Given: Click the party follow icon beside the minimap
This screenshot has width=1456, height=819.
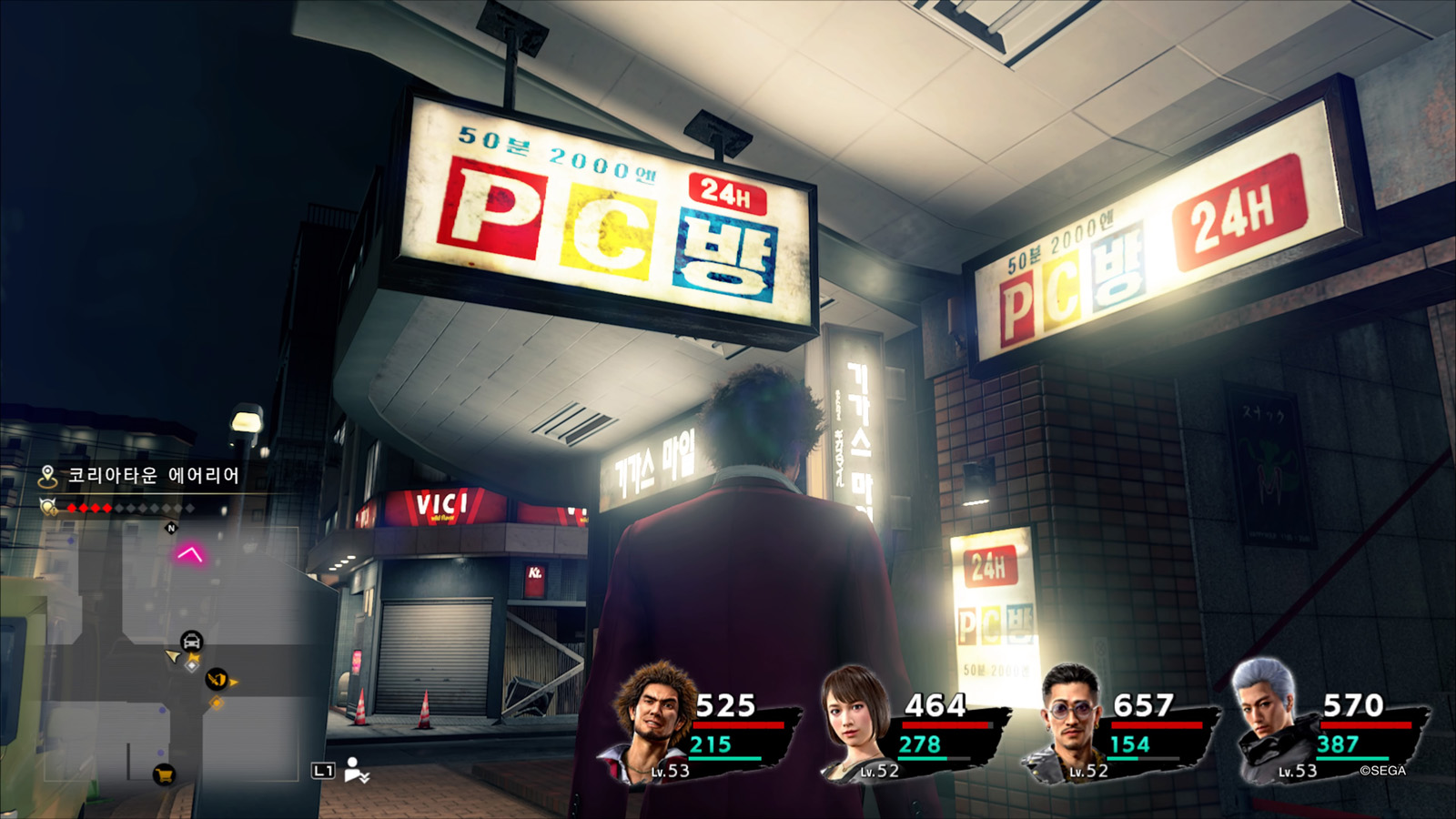Looking at the screenshot, I should coord(357,770).
